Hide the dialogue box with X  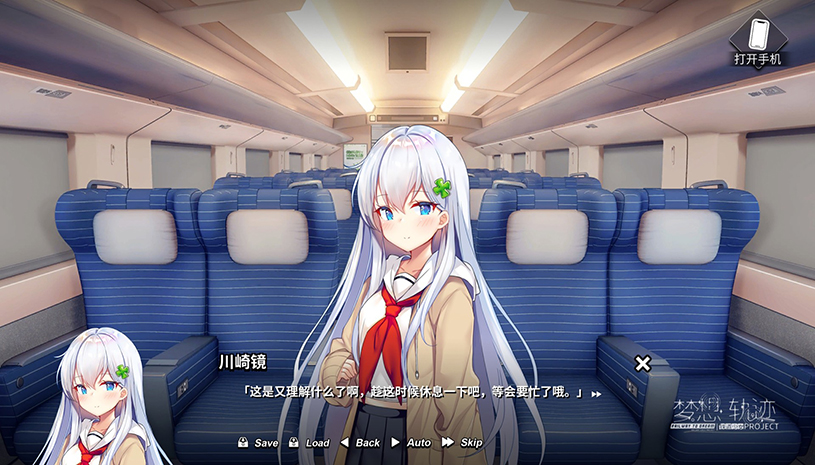643,363
